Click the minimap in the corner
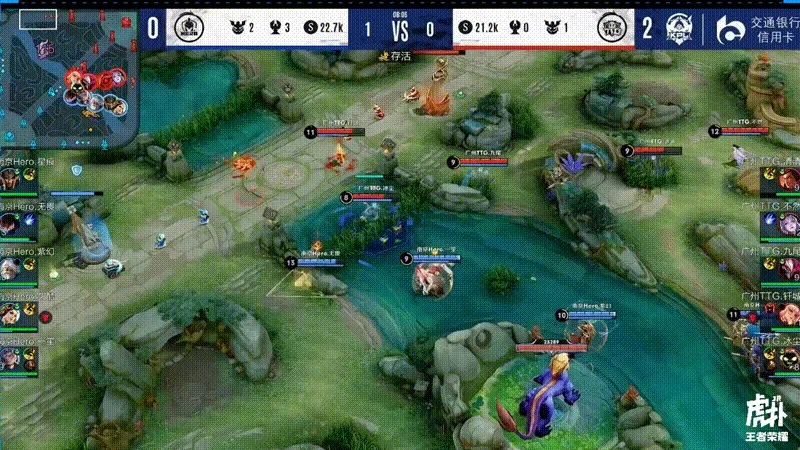 click(x=68, y=77)
